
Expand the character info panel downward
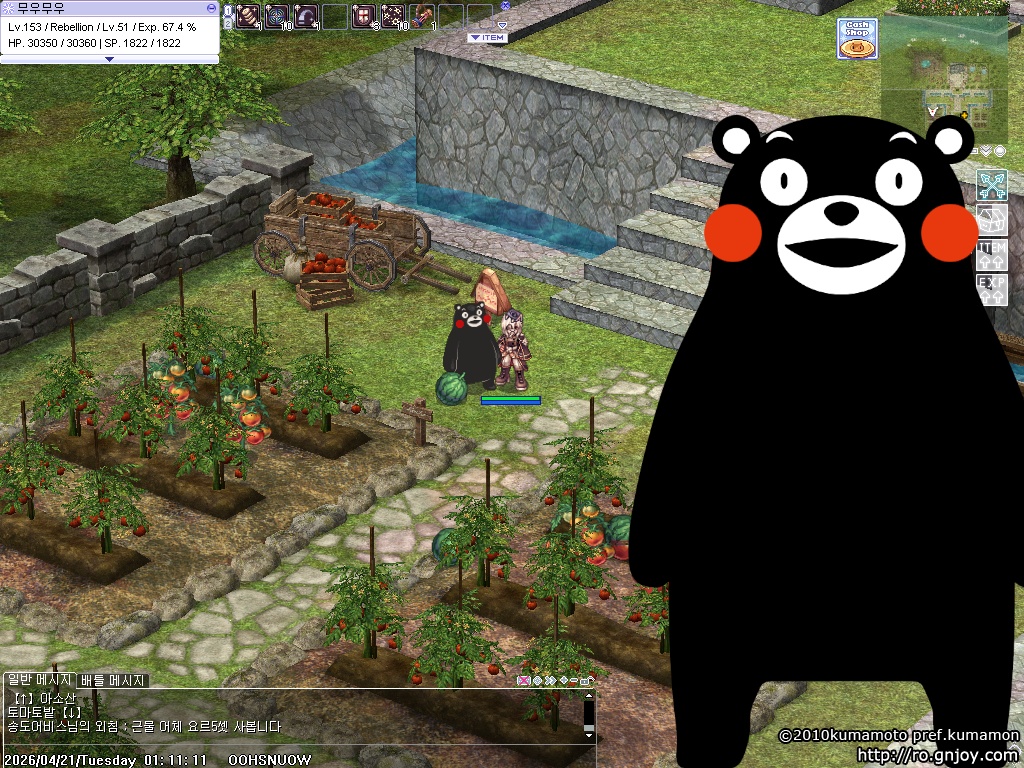point(109,59)
